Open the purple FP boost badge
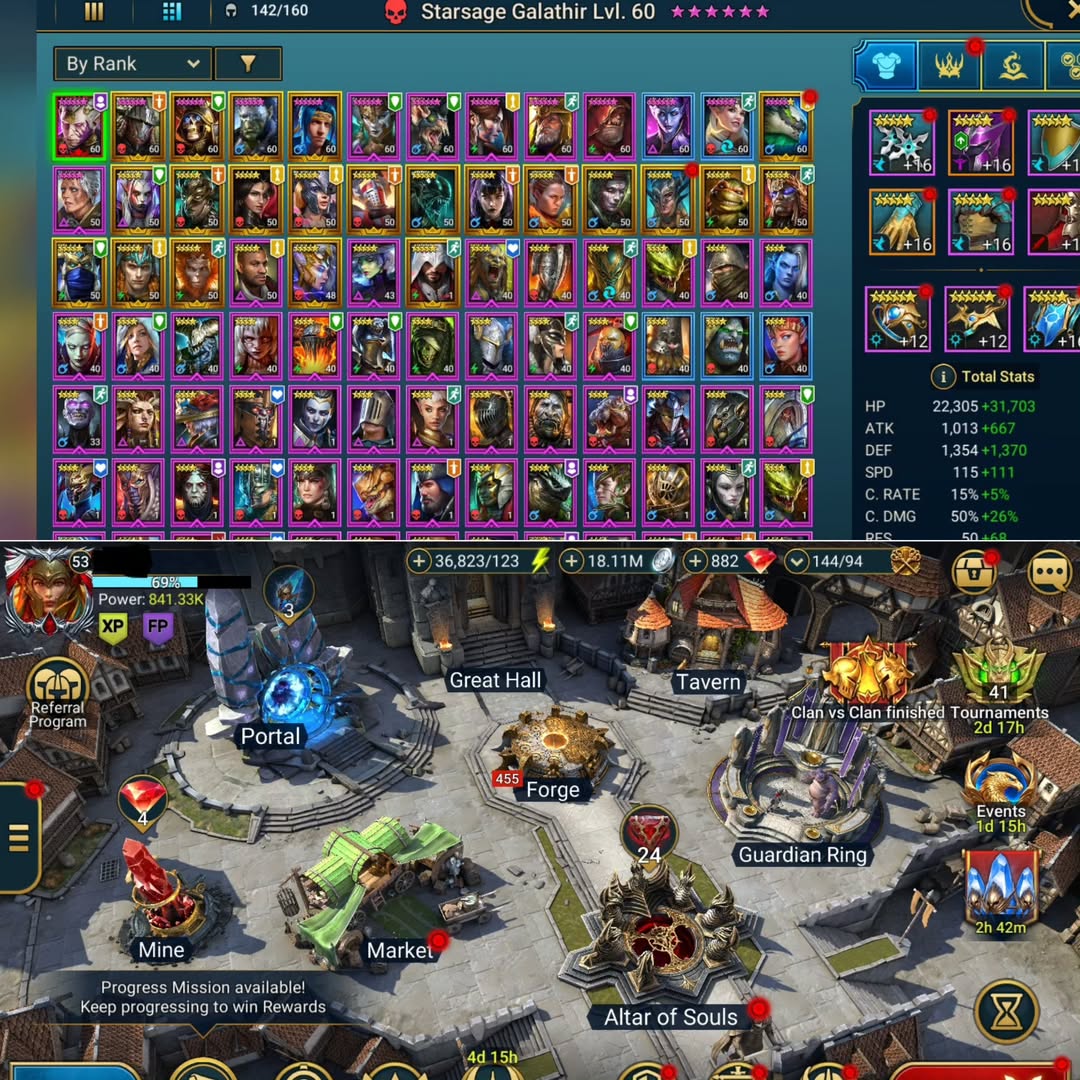 point(158,628)
